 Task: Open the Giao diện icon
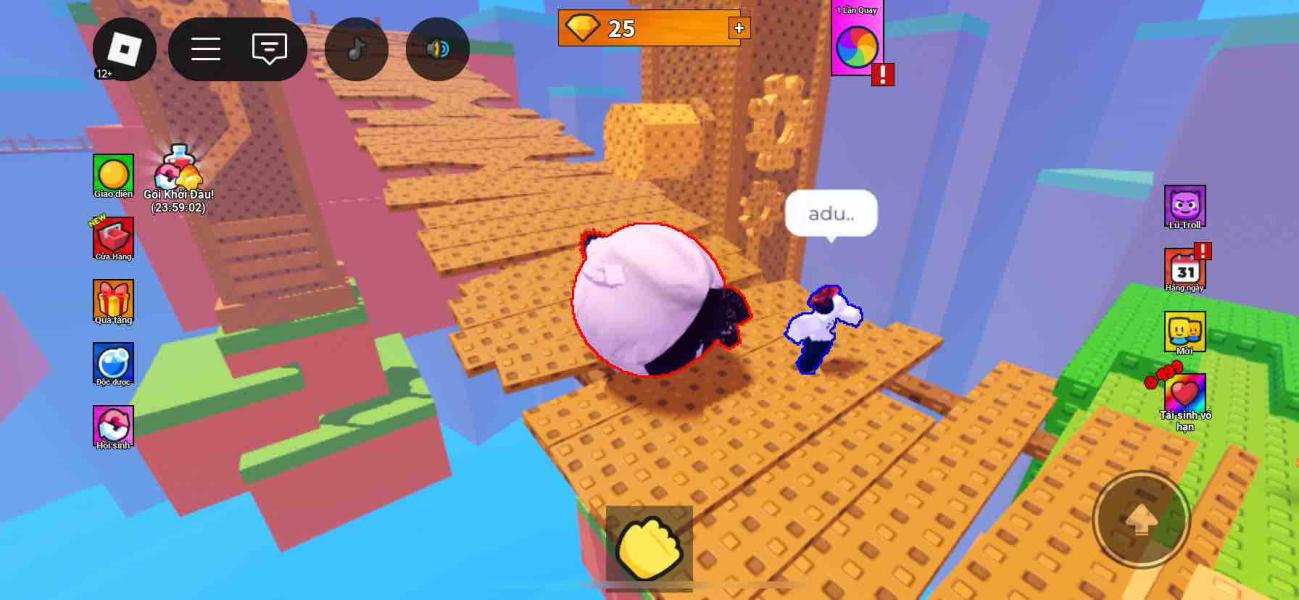point(113,174)
